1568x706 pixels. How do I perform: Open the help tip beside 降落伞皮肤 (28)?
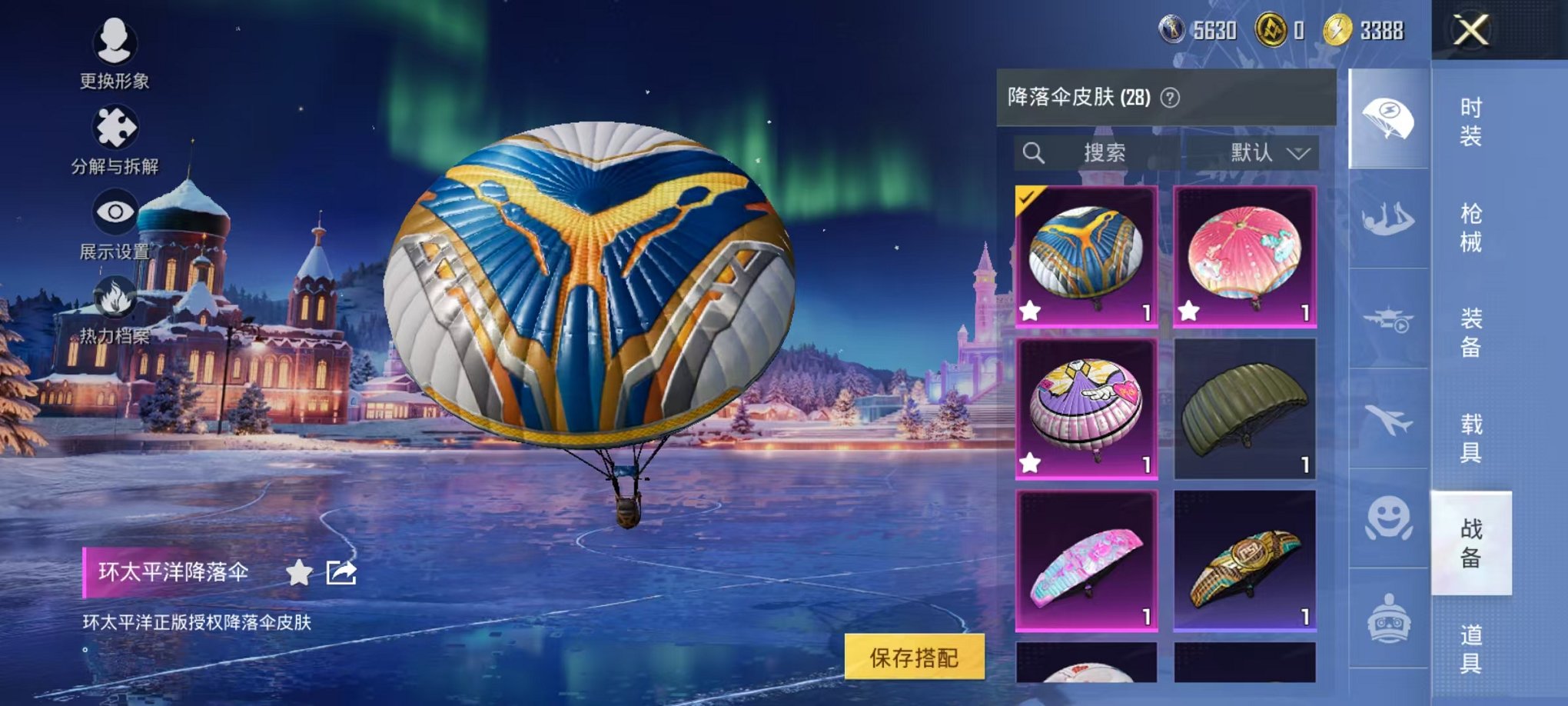click(x=1168, y=98)
